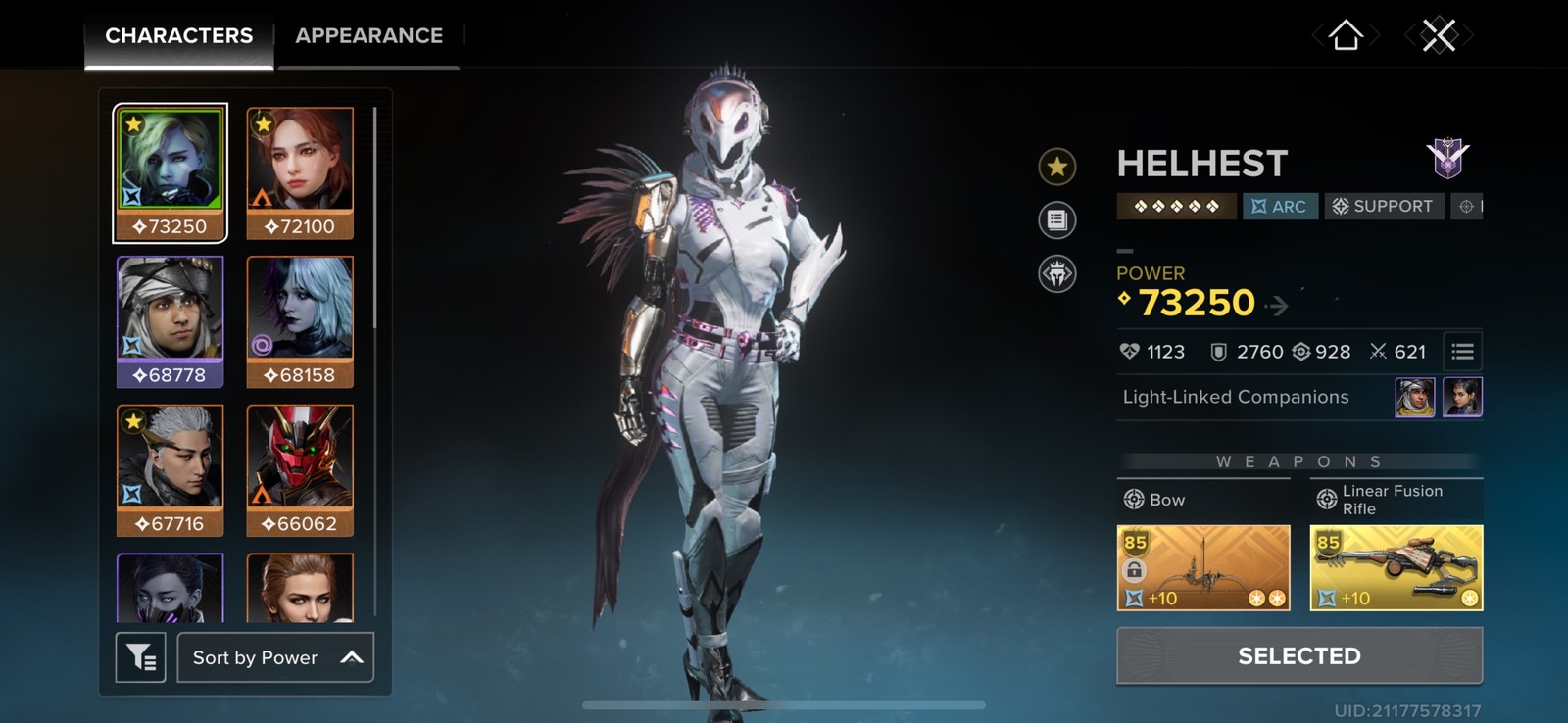
Task: Close the character menu
Action: click(x=1439, y=36)
